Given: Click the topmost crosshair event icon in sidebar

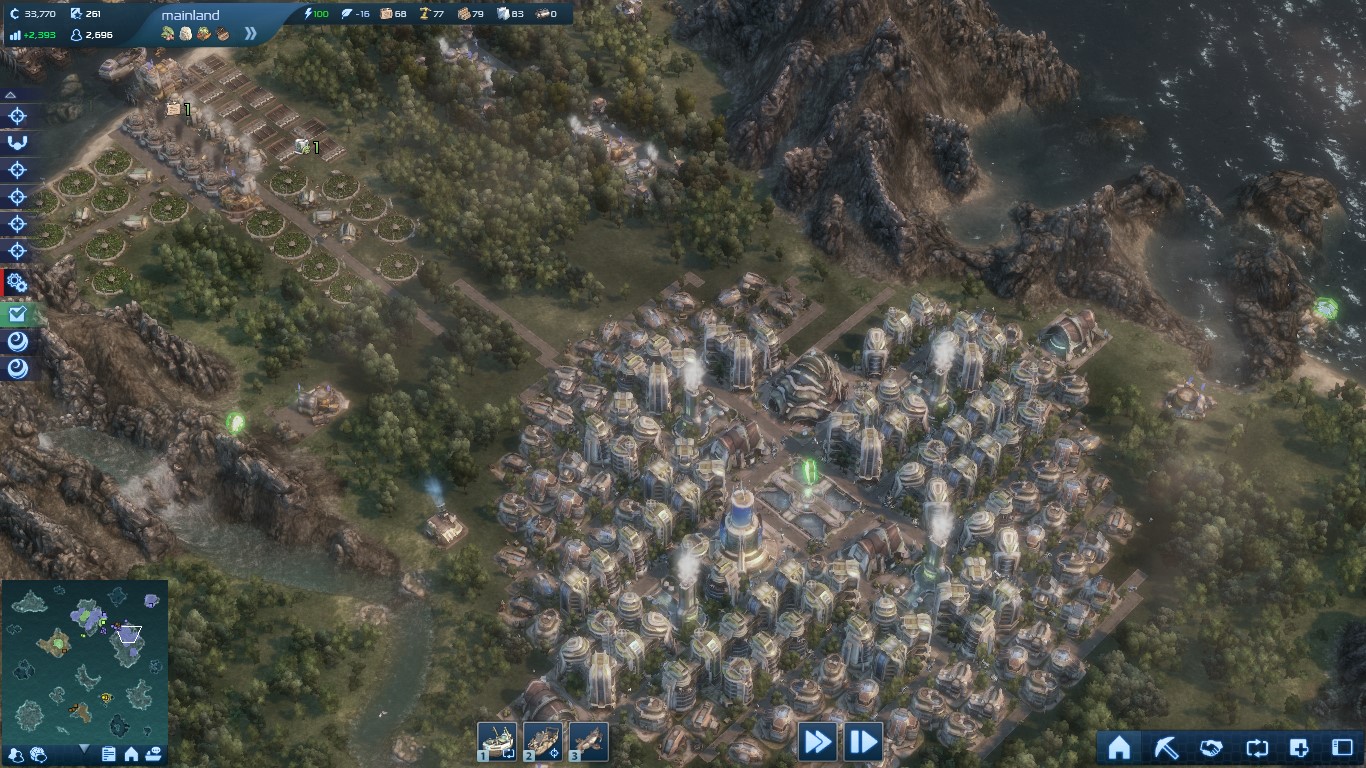Looking at the screenshot, I should point(15,115).
